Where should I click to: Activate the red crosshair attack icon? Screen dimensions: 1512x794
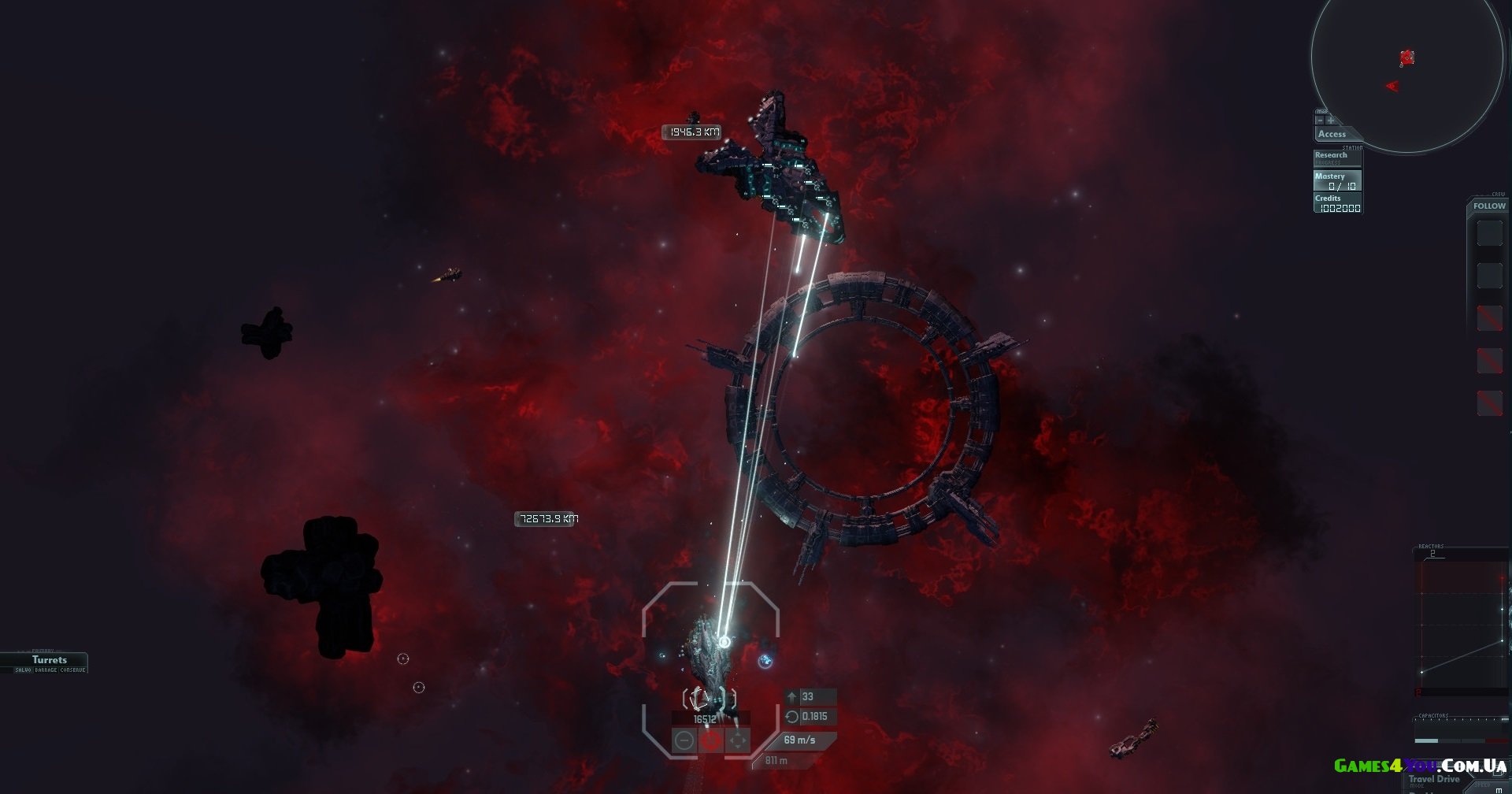711,740
